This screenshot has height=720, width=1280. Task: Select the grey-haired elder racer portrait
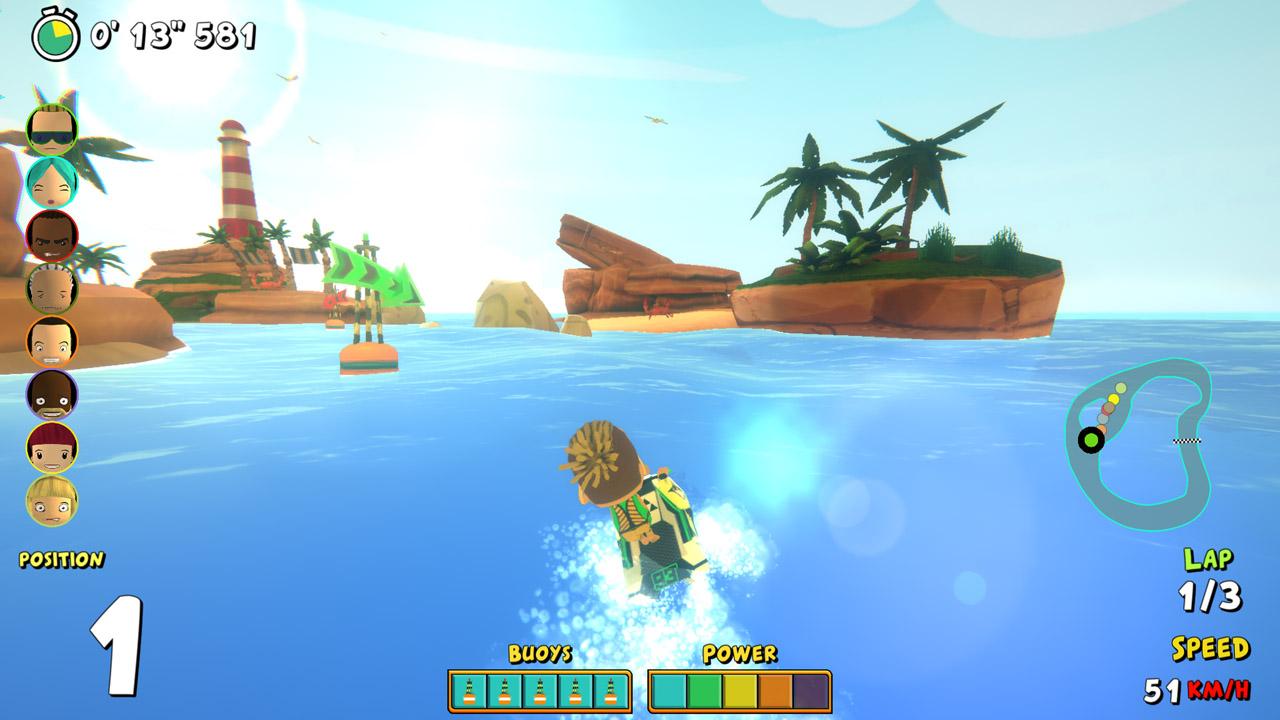52,289
